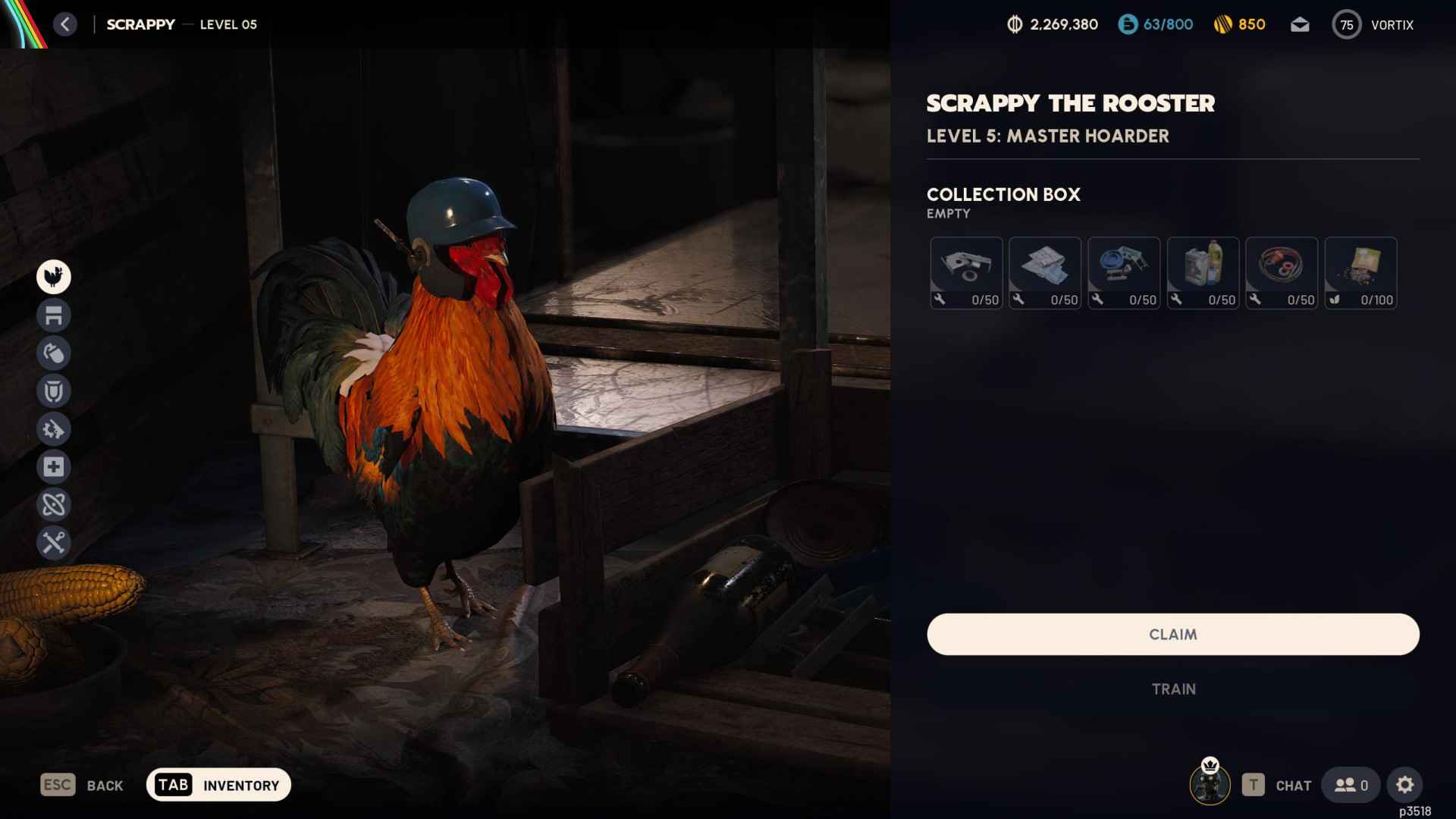
Task: Switch to the Inventory tab
Action: pos(218,785)
